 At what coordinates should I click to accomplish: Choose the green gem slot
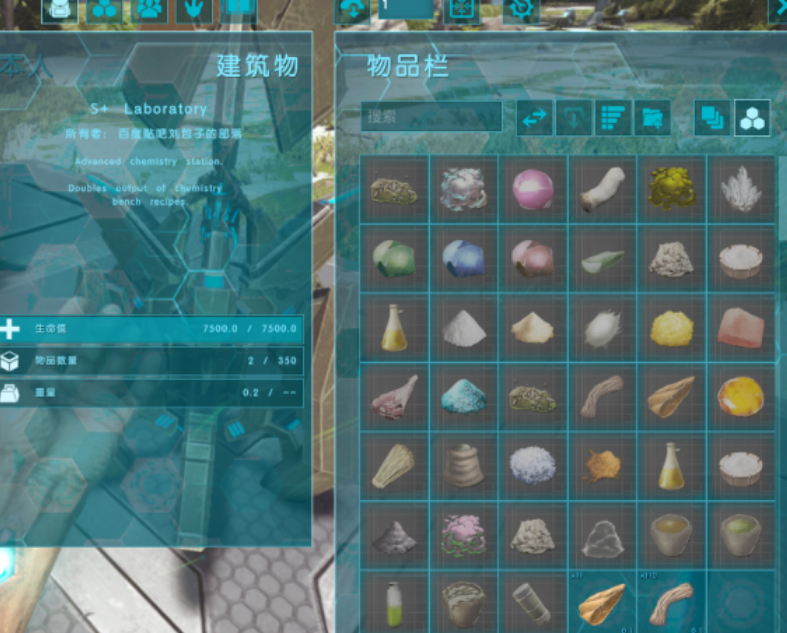394,258
